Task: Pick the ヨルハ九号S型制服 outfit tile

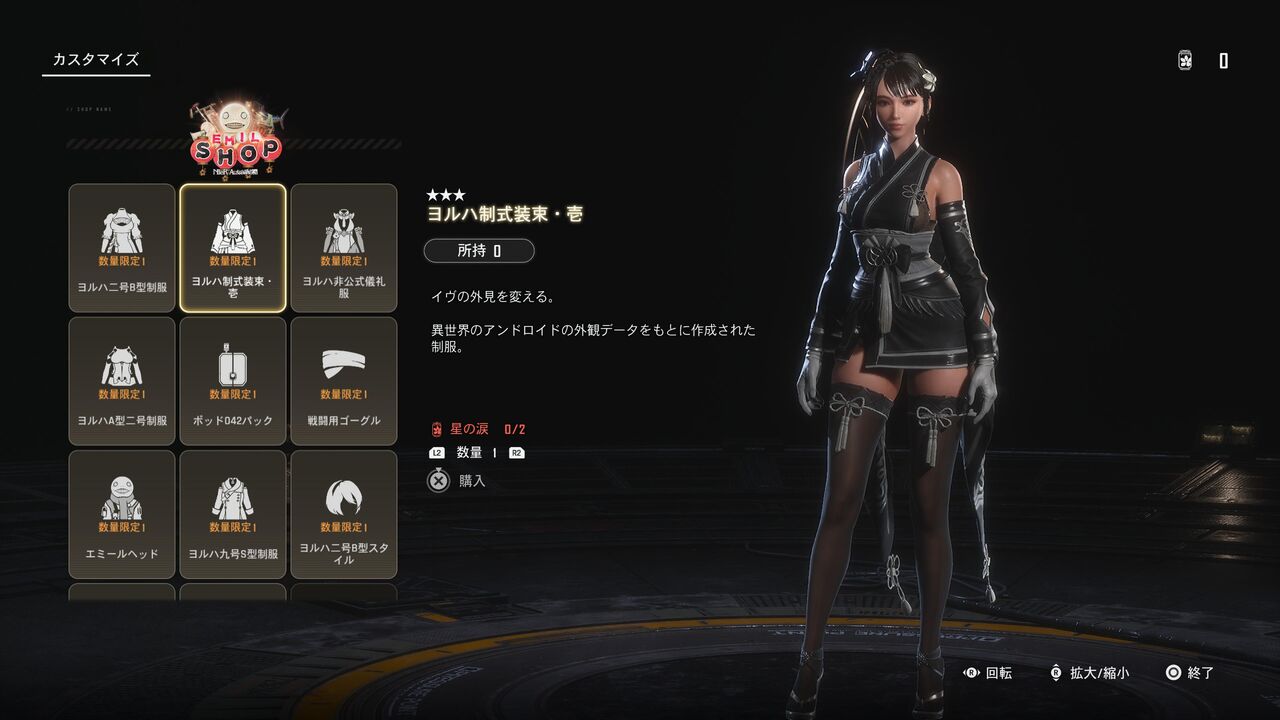Action: click(x=233, y=513)
